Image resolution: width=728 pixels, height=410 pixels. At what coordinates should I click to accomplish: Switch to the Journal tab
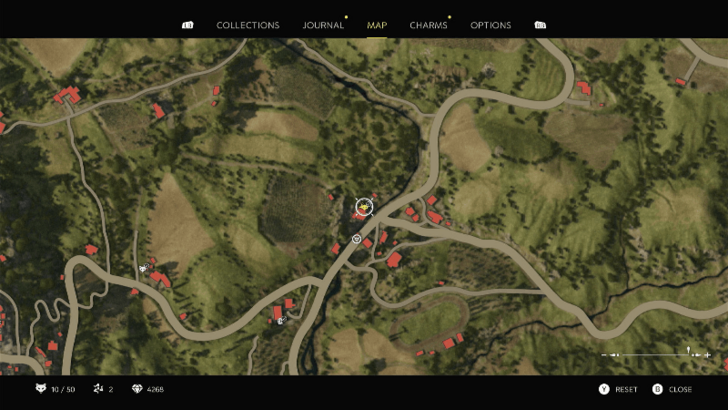(323, 25)
